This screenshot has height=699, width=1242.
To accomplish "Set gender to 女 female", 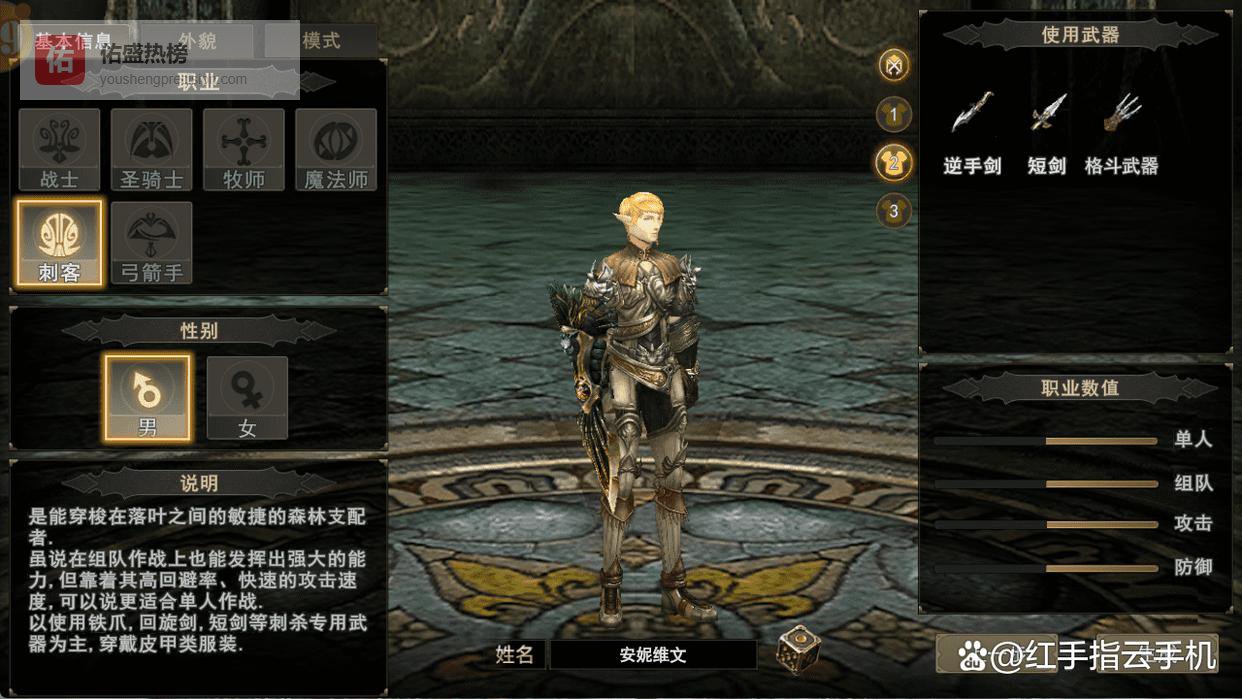I will tap(247, 397).
